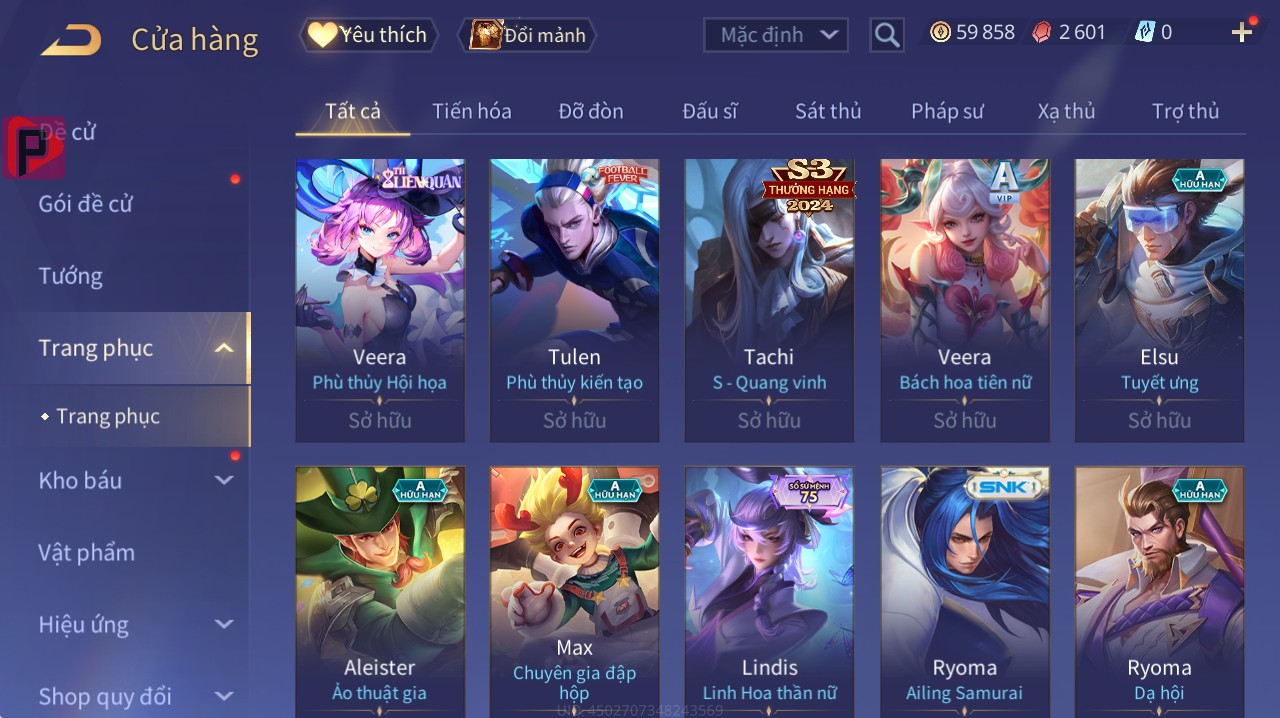Filter skins by Pháp sư tab

[947, 111]
